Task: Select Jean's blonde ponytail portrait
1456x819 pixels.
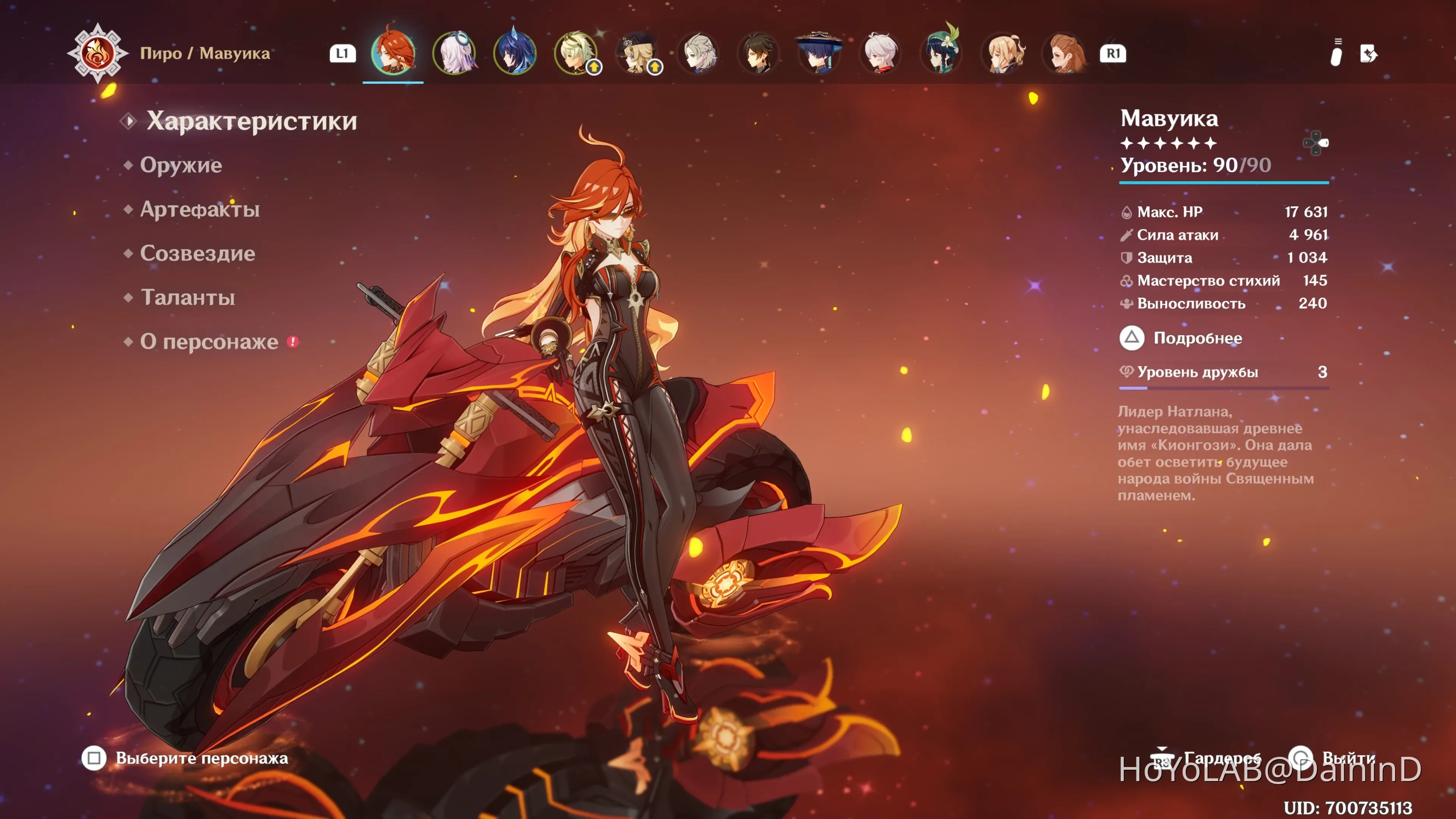Action: coord(1003,53)
